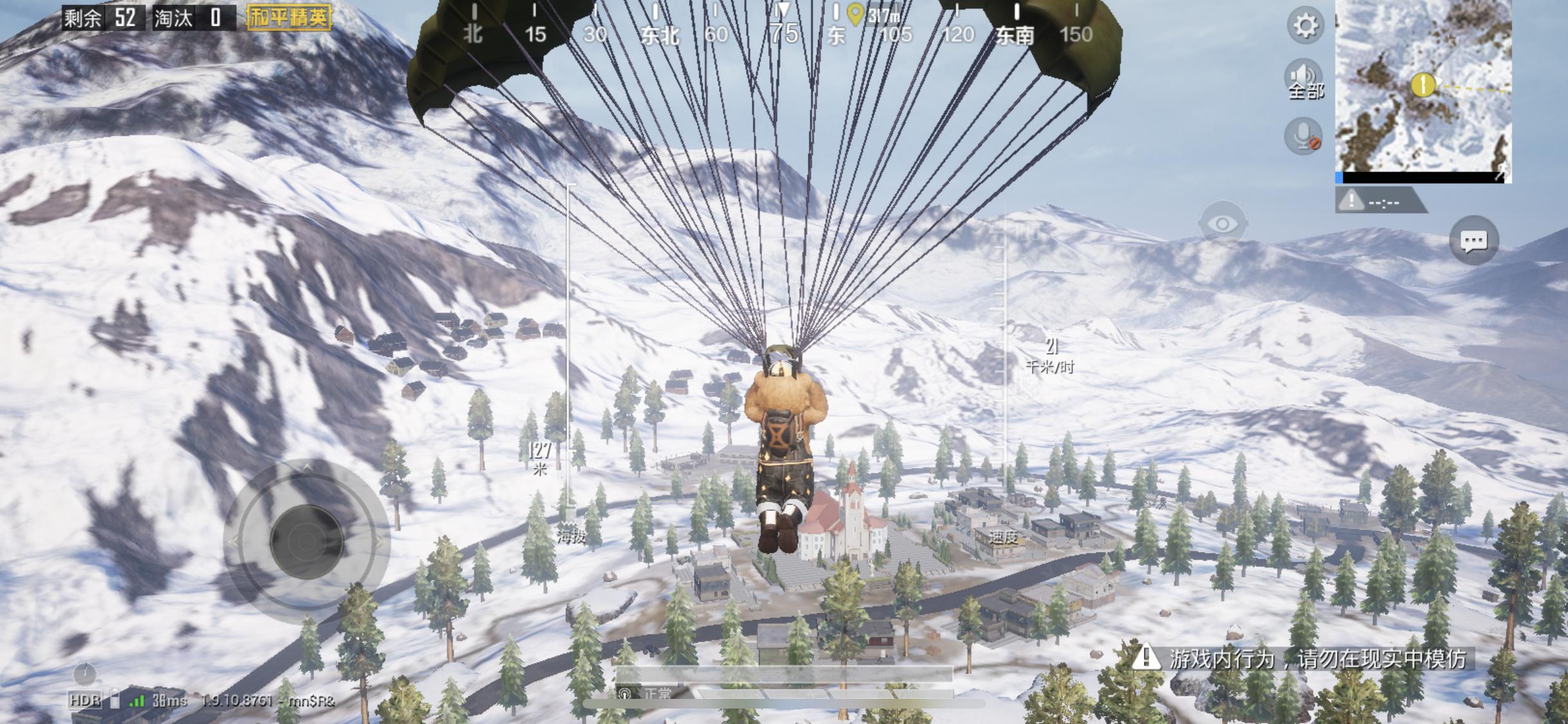Tap the eye free-look button
Image resolution: width=1568 pixels, height=724 pixels.
[x=1222, y=224]
